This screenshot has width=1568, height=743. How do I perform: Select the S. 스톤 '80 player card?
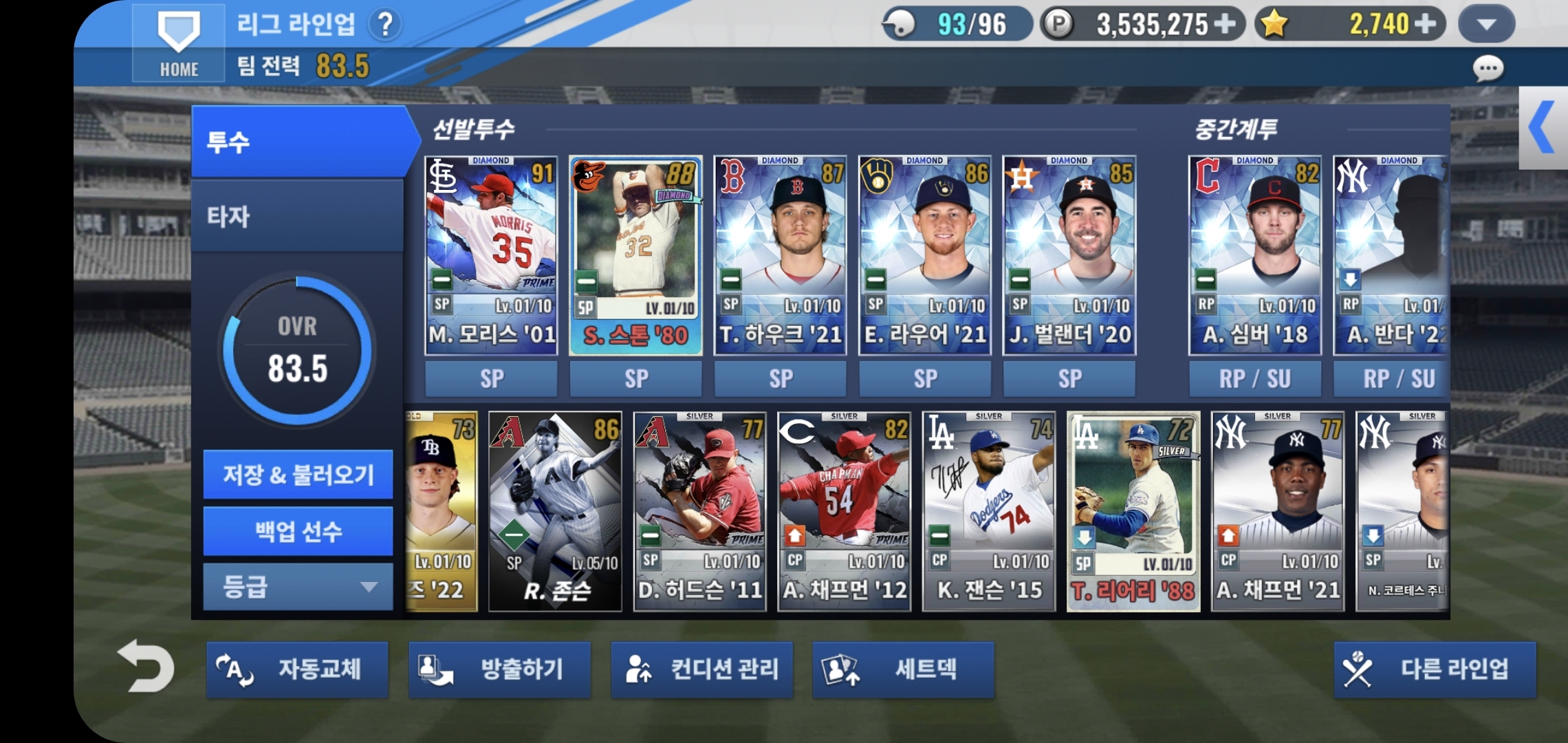pyautogui.click(x=636, y=255)
